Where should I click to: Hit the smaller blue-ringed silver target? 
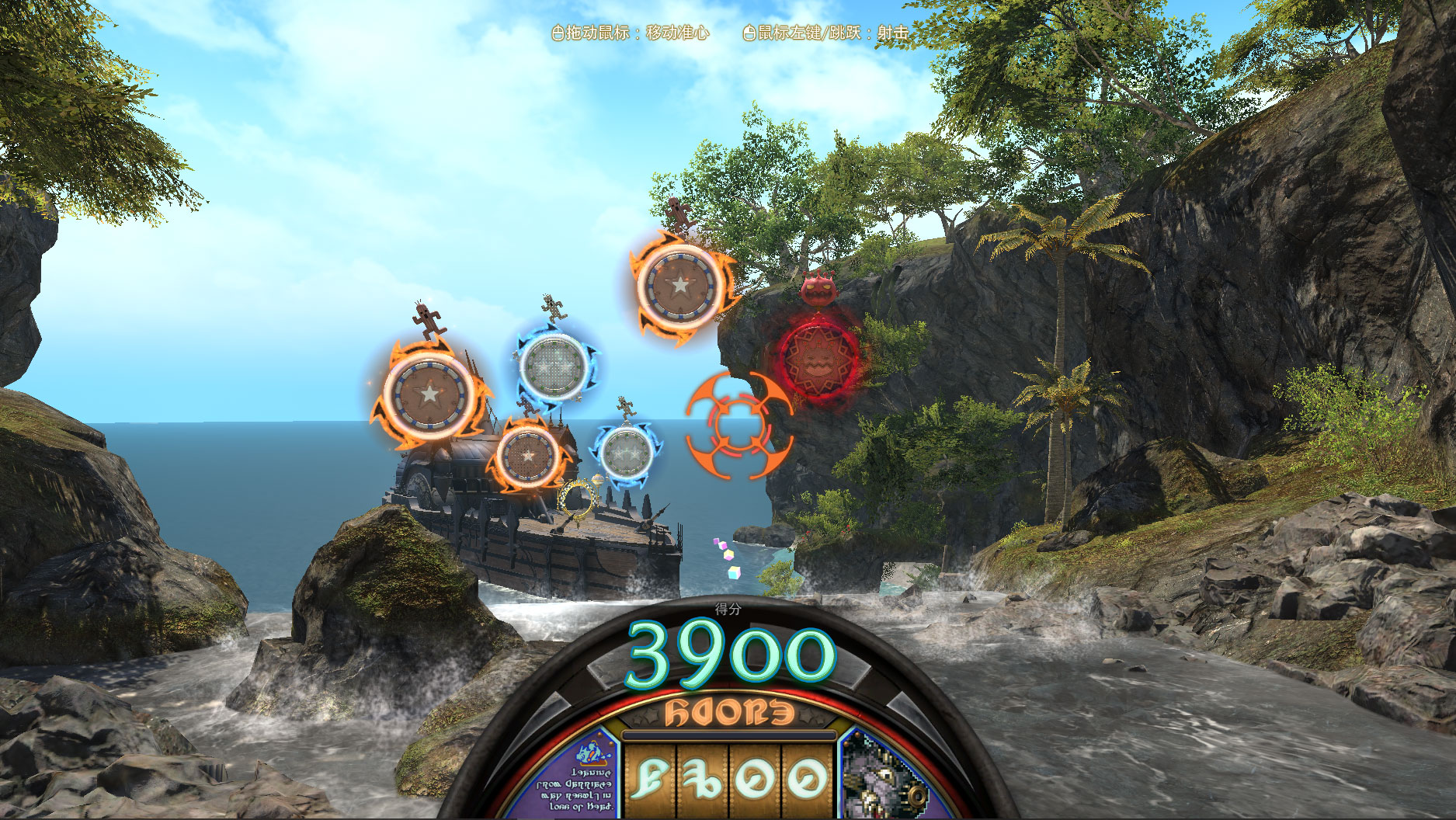tap(626, 451)
